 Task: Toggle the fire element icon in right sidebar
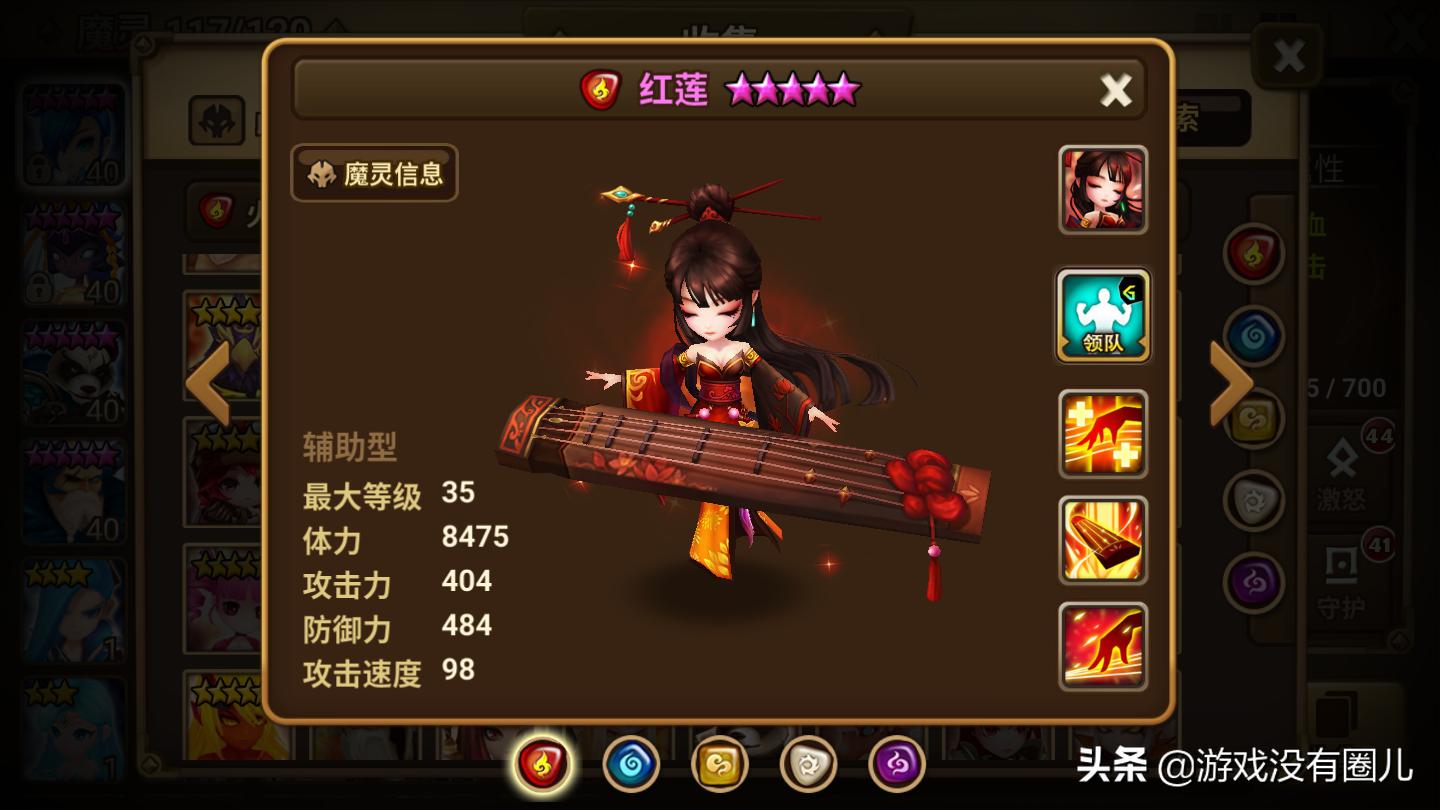point(1252,255)
